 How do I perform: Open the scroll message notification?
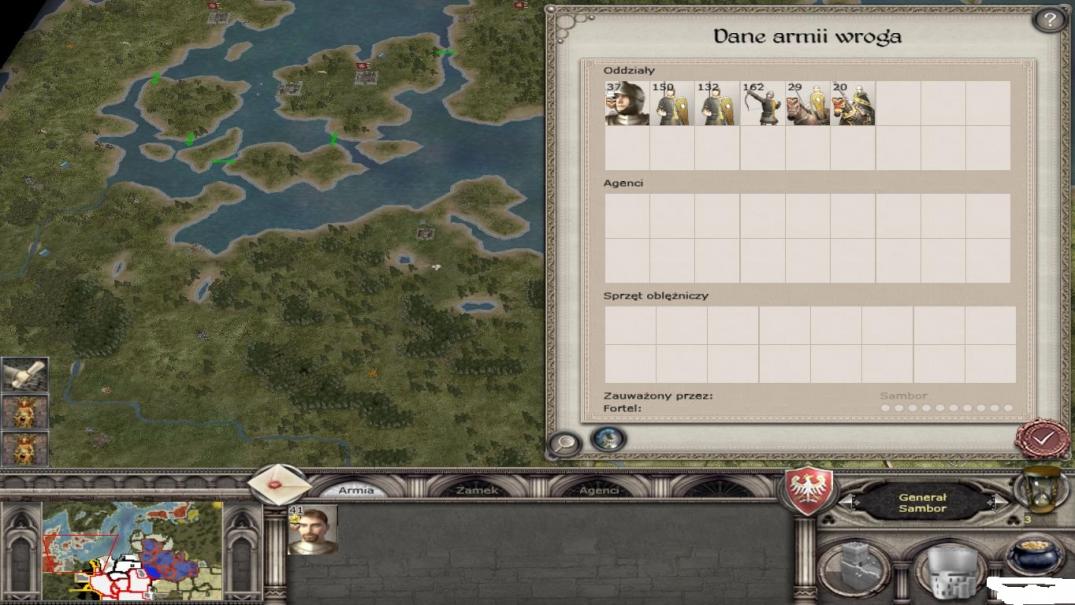tap(24, 375)
